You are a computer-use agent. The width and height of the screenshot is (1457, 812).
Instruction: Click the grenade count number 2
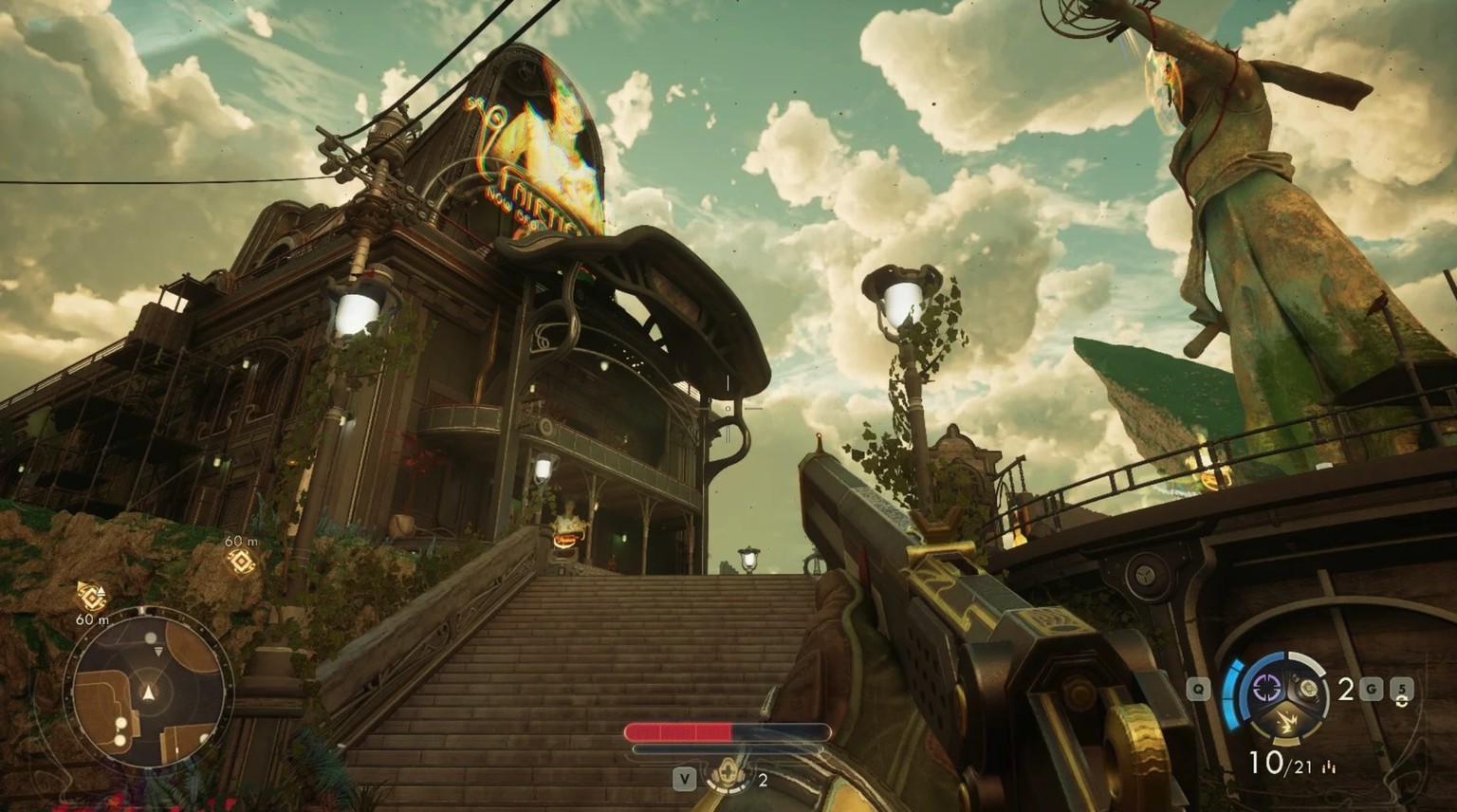(x=1345, y=688)
